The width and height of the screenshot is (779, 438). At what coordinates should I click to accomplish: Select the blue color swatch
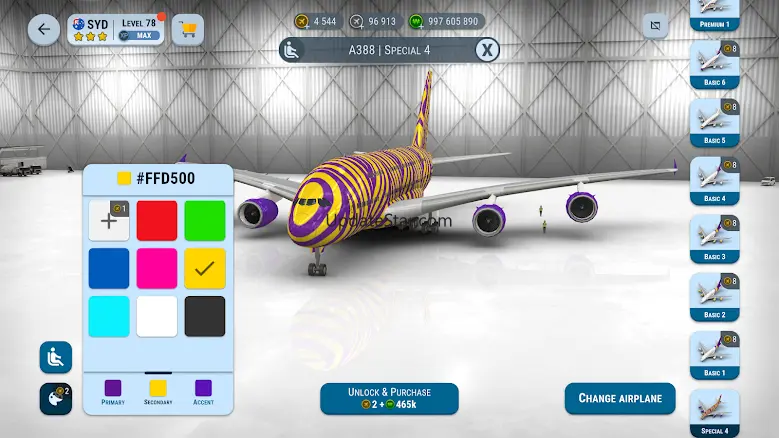click(109, 268)
